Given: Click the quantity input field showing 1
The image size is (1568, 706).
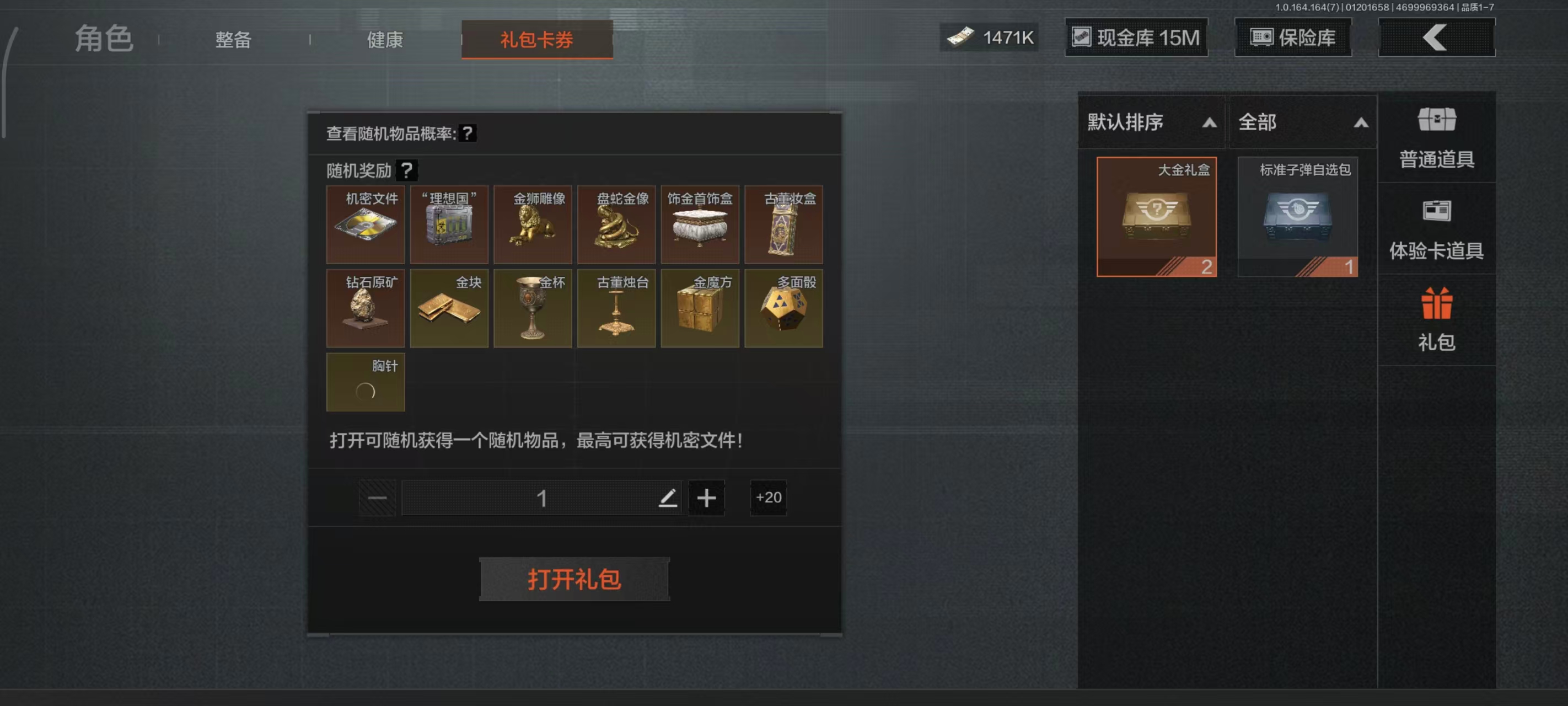Looking at the screenshot, I should click(542, 498).
